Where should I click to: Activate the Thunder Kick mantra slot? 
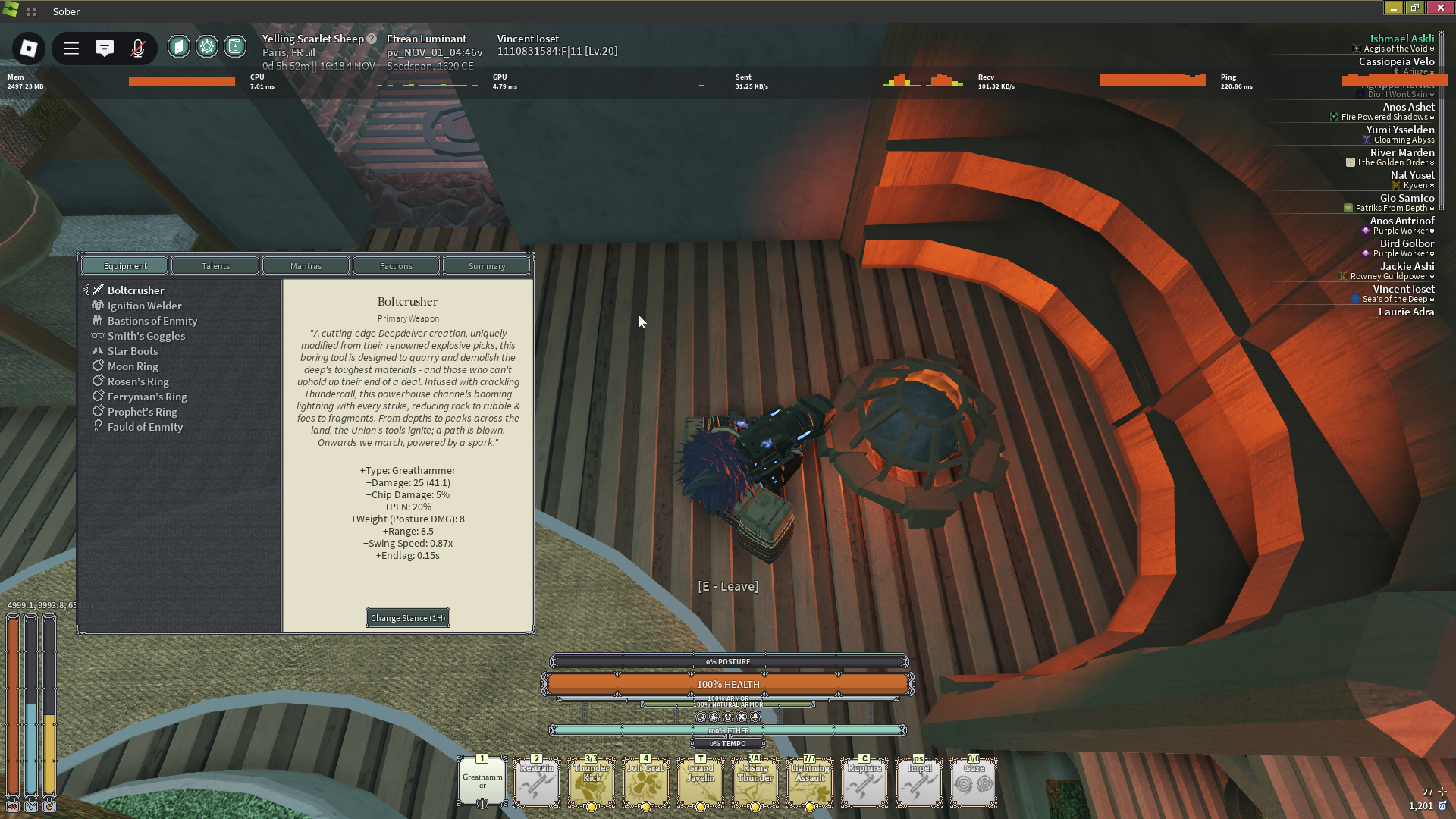[591, 781]
